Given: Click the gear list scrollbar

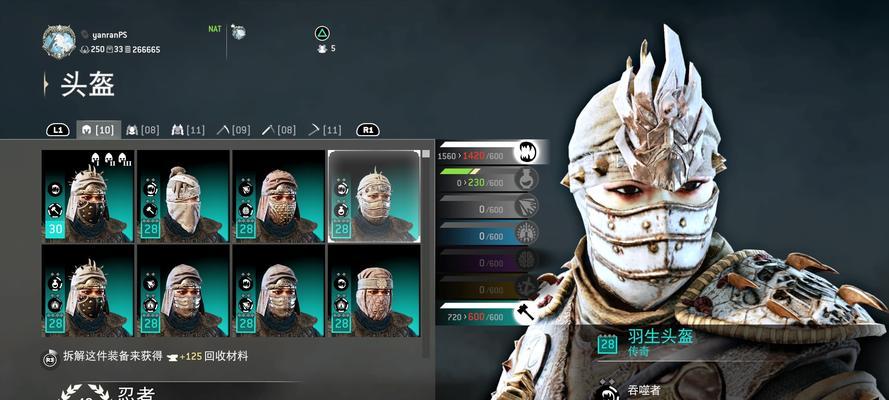Looking at the screenshot, I should point(426,250).
